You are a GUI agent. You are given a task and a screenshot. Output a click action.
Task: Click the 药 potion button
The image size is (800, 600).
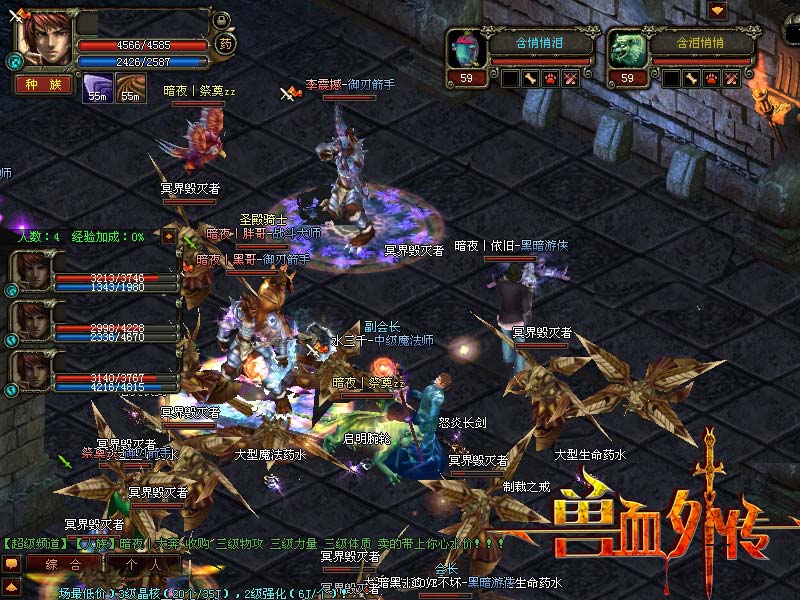click(224, 43)
